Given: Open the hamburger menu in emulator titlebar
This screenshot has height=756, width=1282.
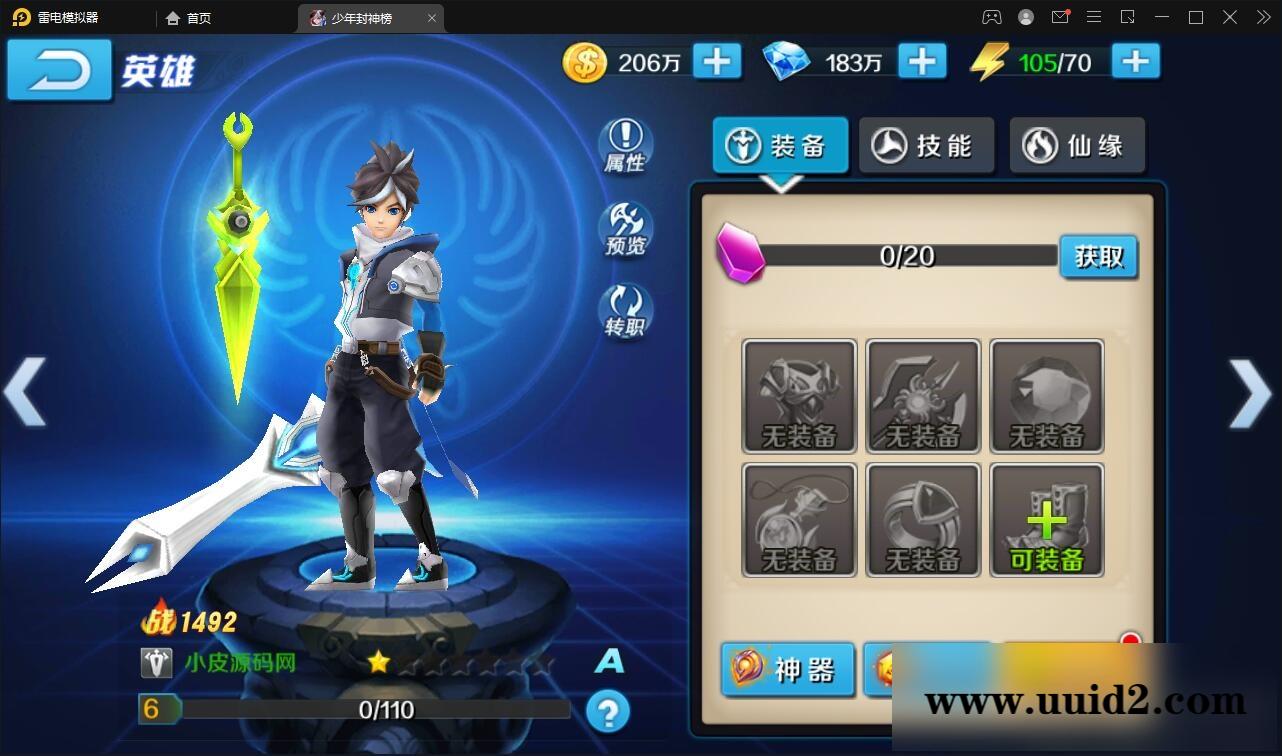Looking at the screenshot, I should [1094, 17].
